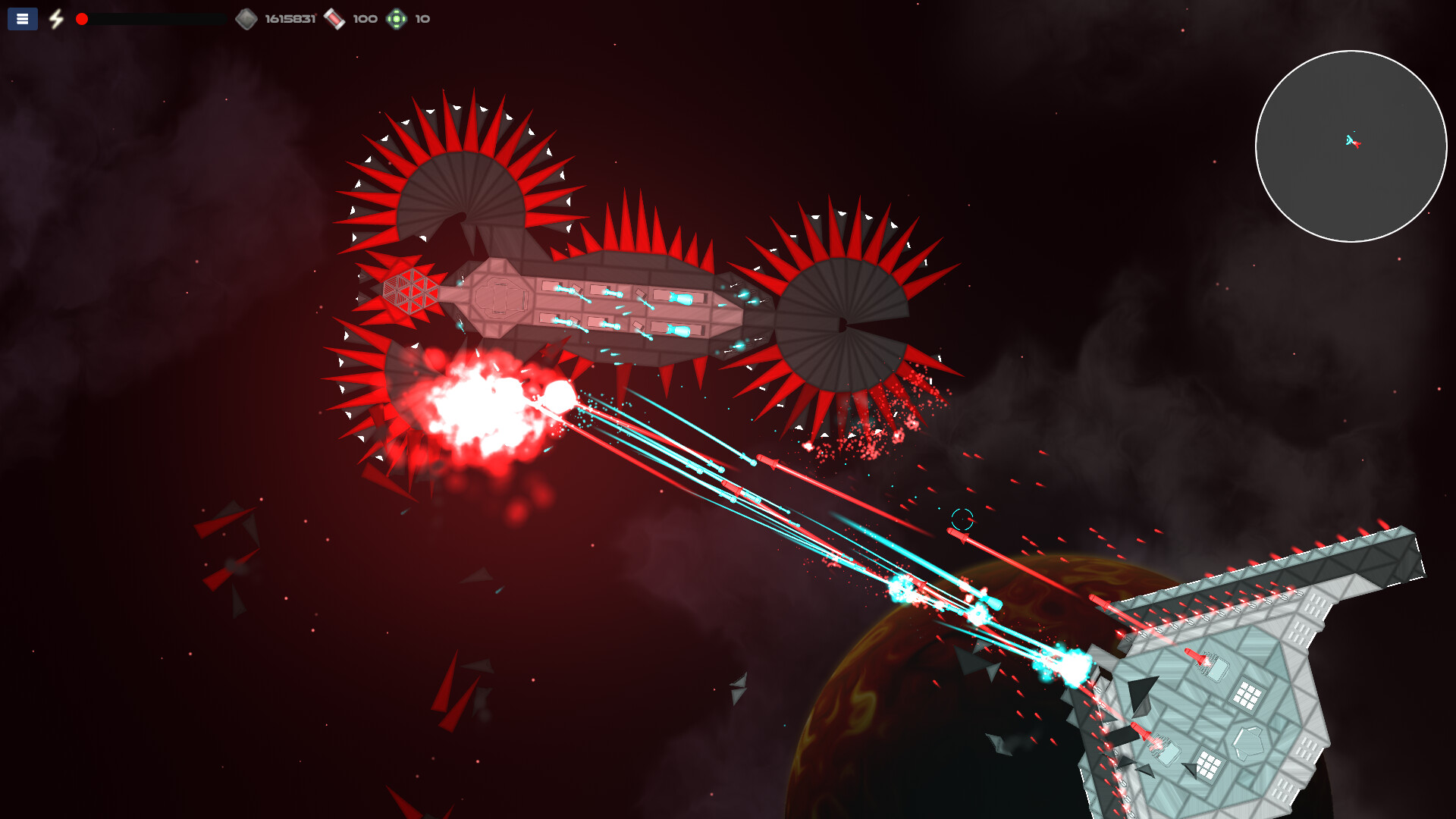Image resolution: width=1456 pixels, height=819 pixels.
Task: Click the red dot on the energy bar
Action: 82,19
